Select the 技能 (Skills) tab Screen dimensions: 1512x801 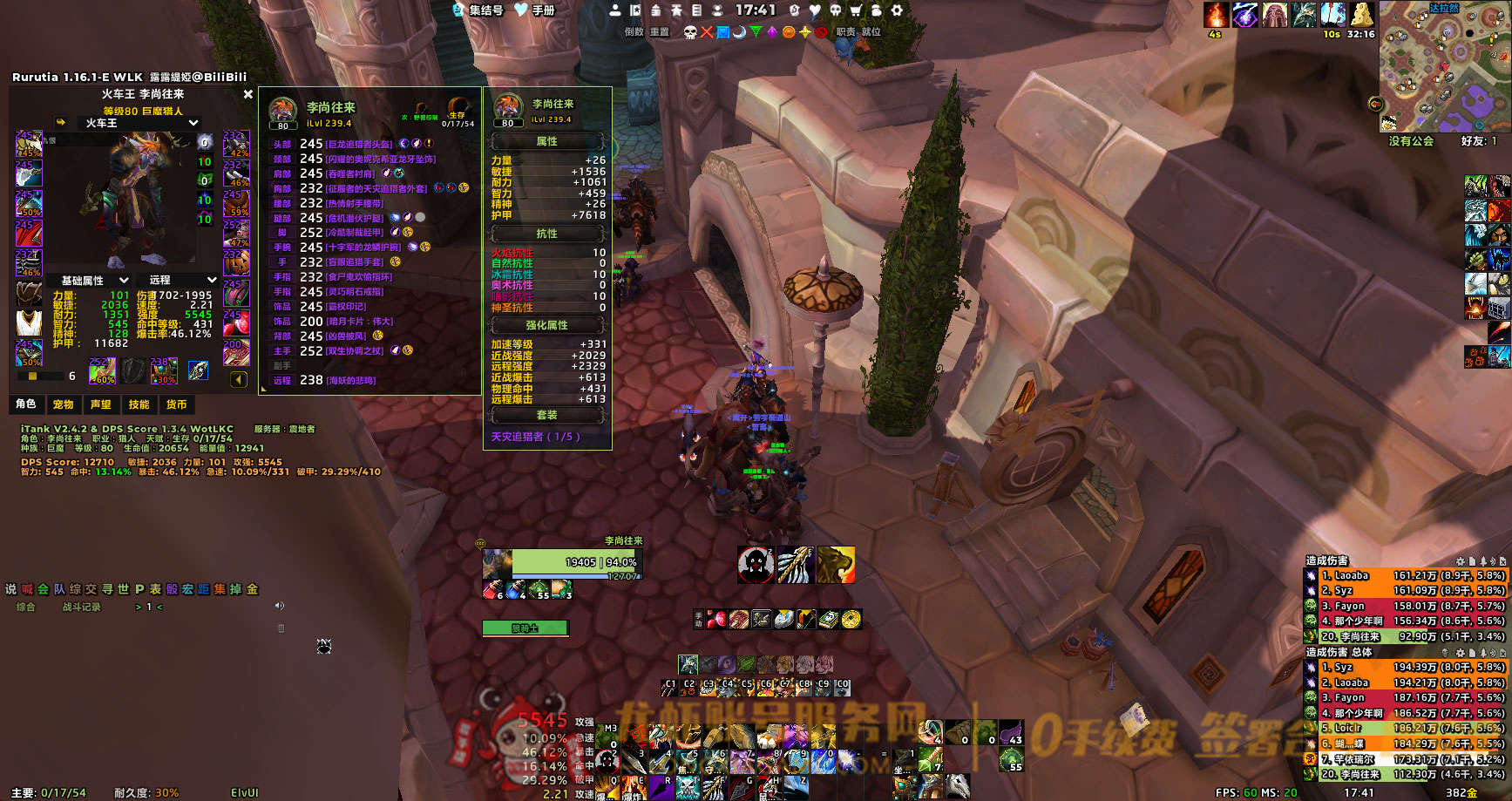click(x=139, y=404)
